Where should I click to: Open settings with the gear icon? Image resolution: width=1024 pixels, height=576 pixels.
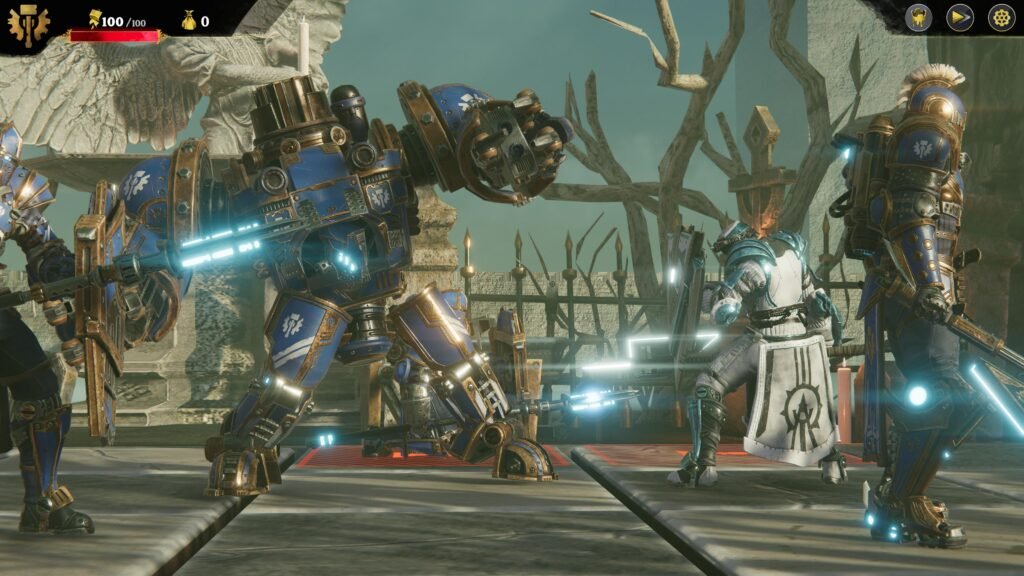click(x=1001, y=18)
